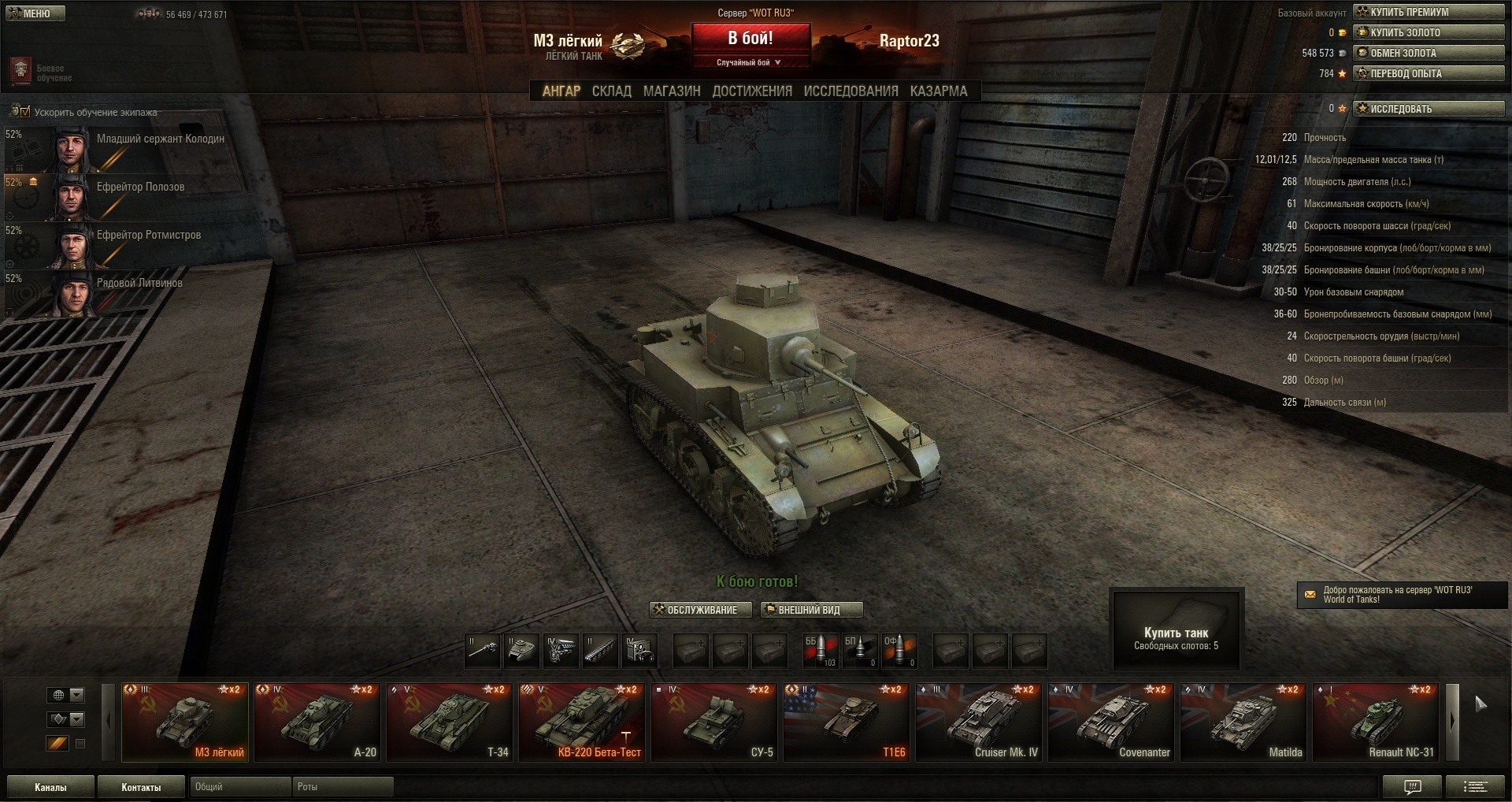1512x802 pixels.
Task: Click КУПИТЬ ЗОЛОТО button
Action: [1429, 32]
